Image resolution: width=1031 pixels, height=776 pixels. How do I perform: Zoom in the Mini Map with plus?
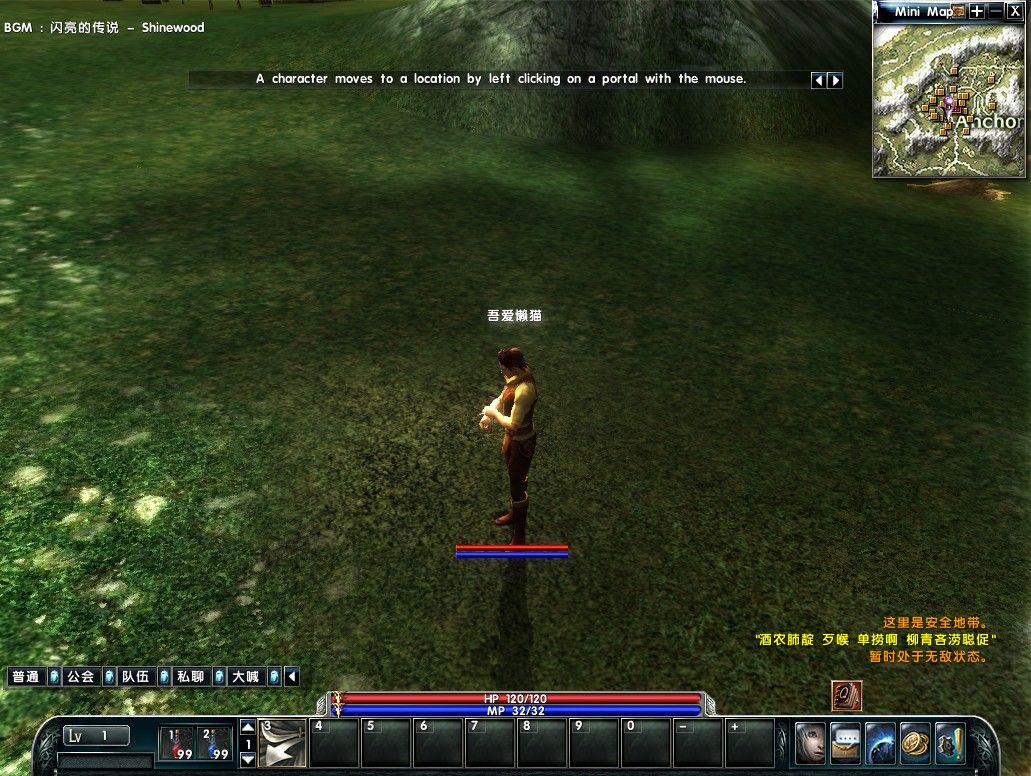pyautogui.click(x=977, y=11)
